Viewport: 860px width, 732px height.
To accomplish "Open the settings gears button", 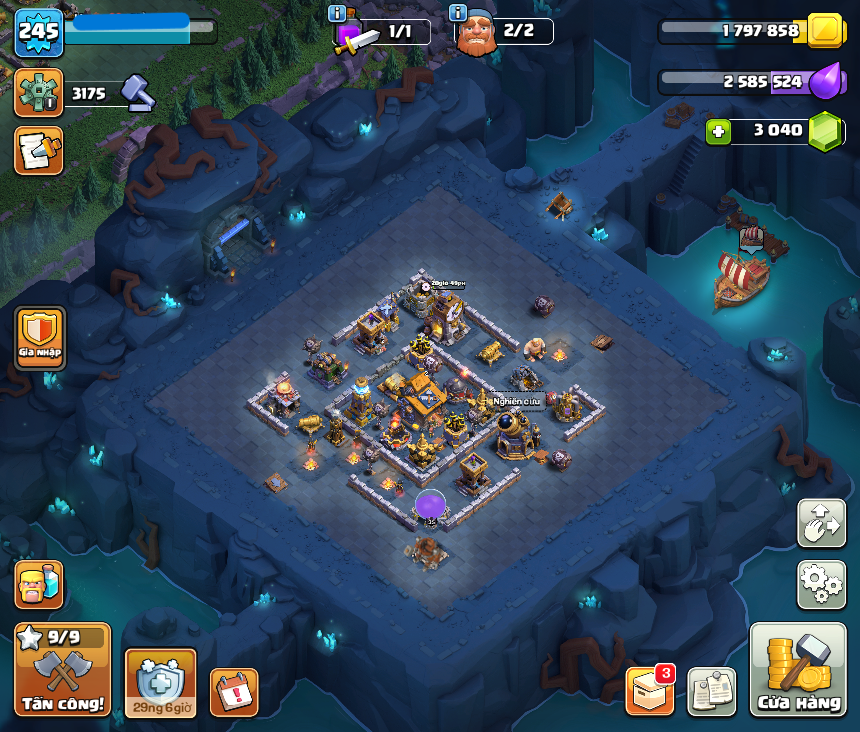I will click(821, 585).
